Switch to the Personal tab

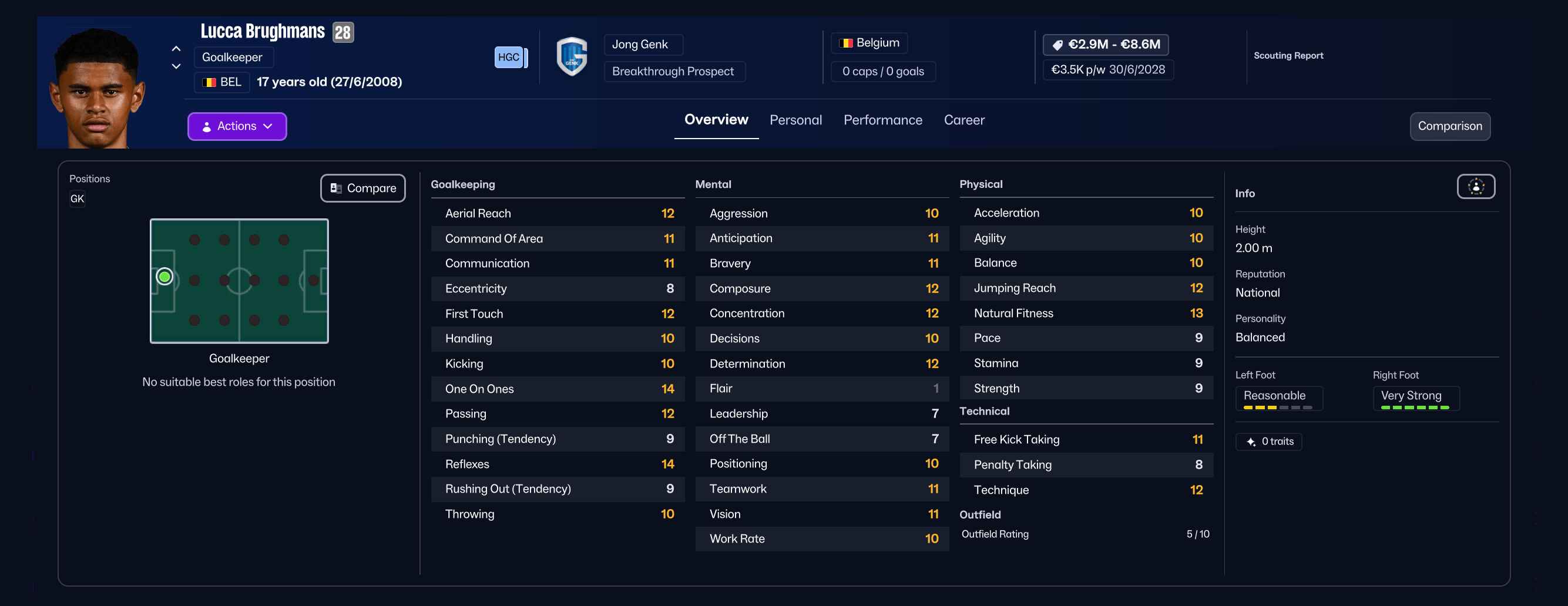(x=795, y=120)
